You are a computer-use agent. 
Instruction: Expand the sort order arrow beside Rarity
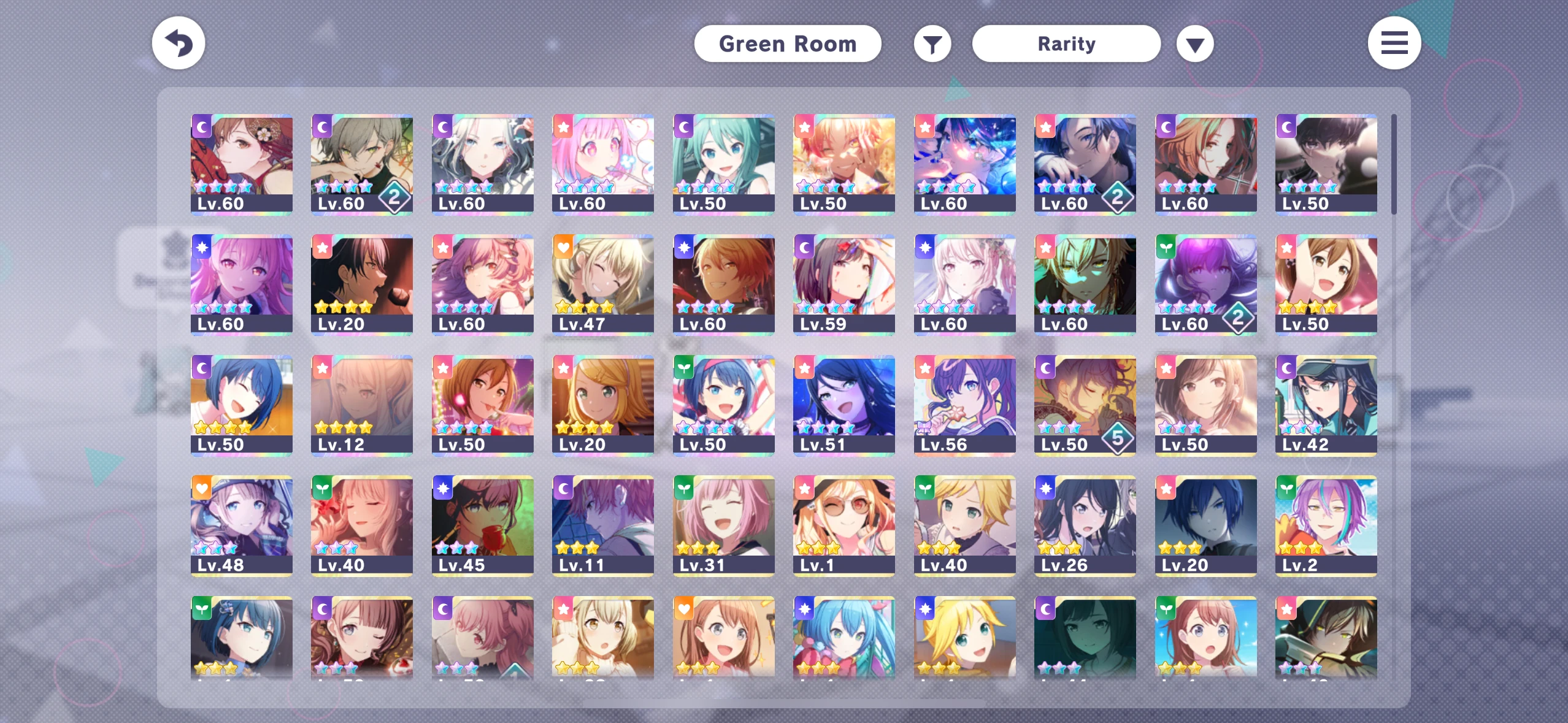(x=1195, y=43)
